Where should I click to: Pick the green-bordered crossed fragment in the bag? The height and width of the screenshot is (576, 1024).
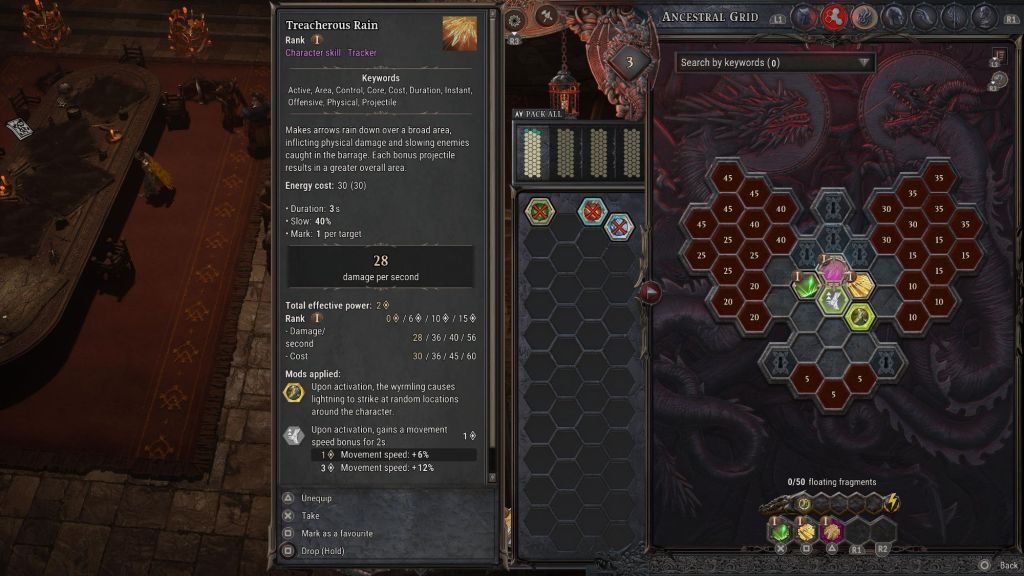tap(540, 211)
